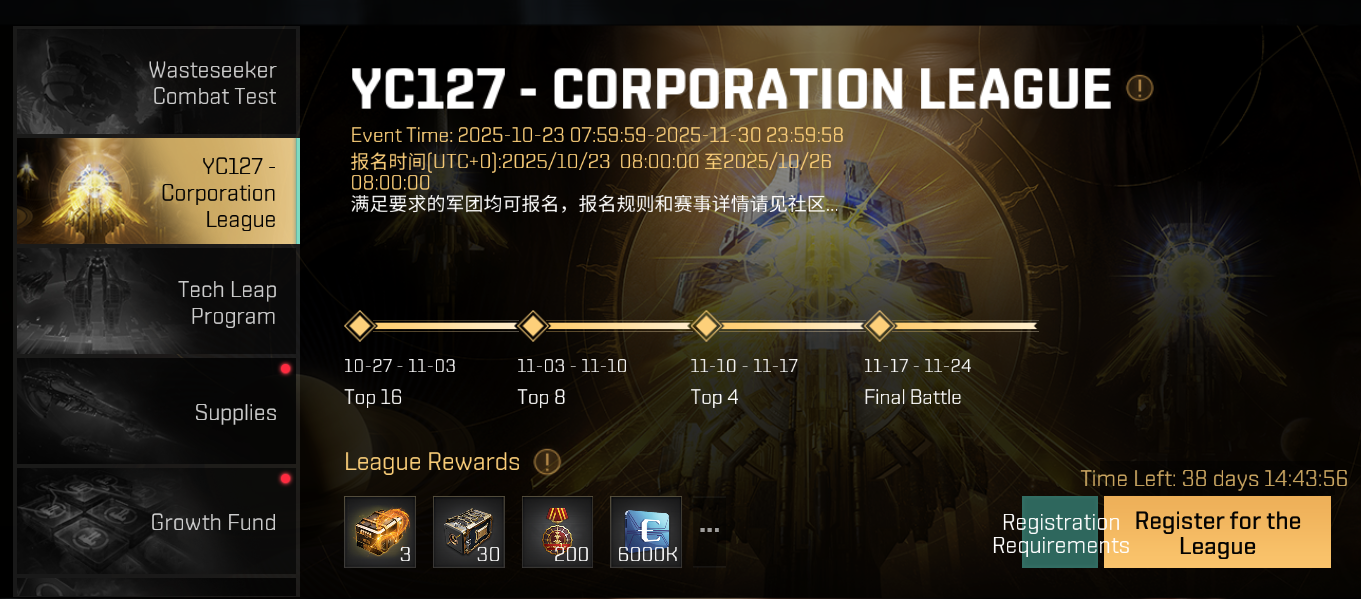Switch to the Tech Leap Program tab
The height and width of the screenshot is (599, 1361).
(x=157, y=302)
